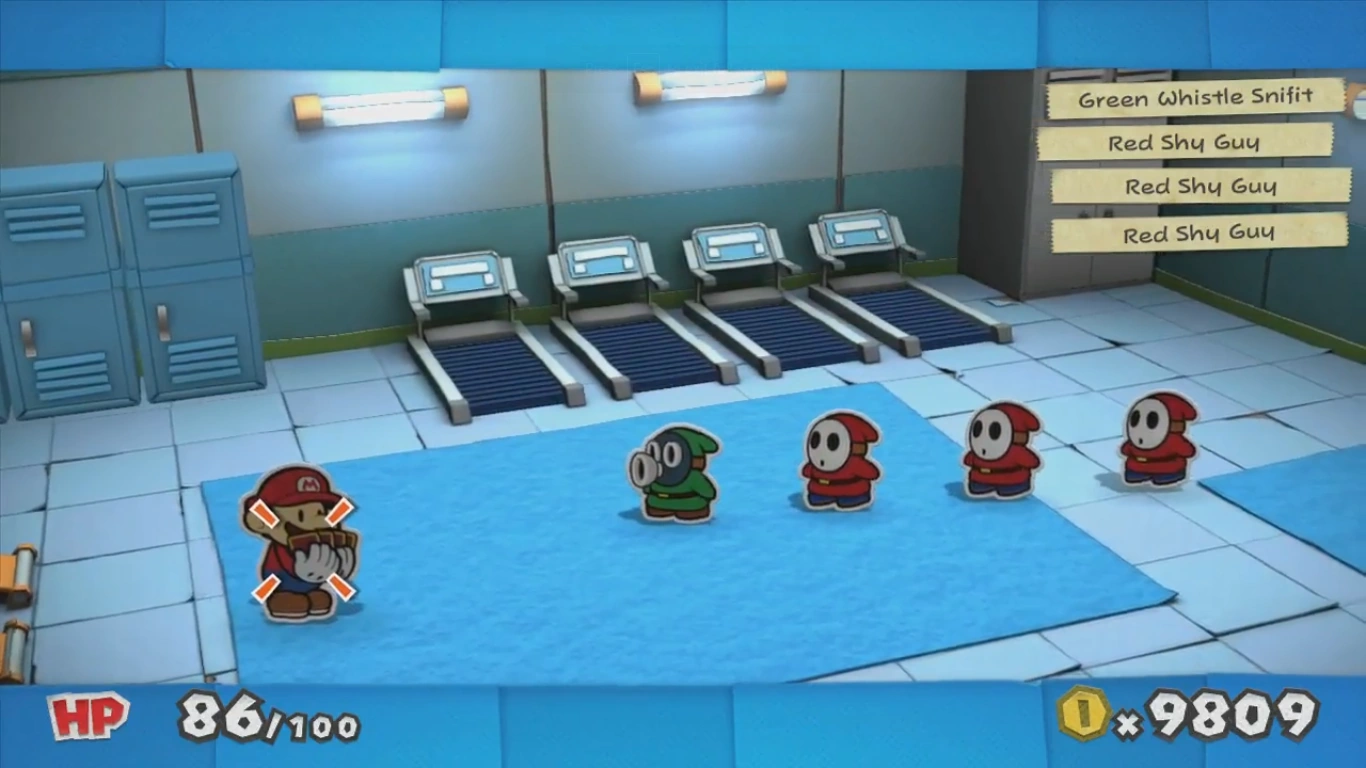Select the second Red Shy Guy name banner
Viewport: 1366px width, 768px height.
click(x=1200, y=186)
